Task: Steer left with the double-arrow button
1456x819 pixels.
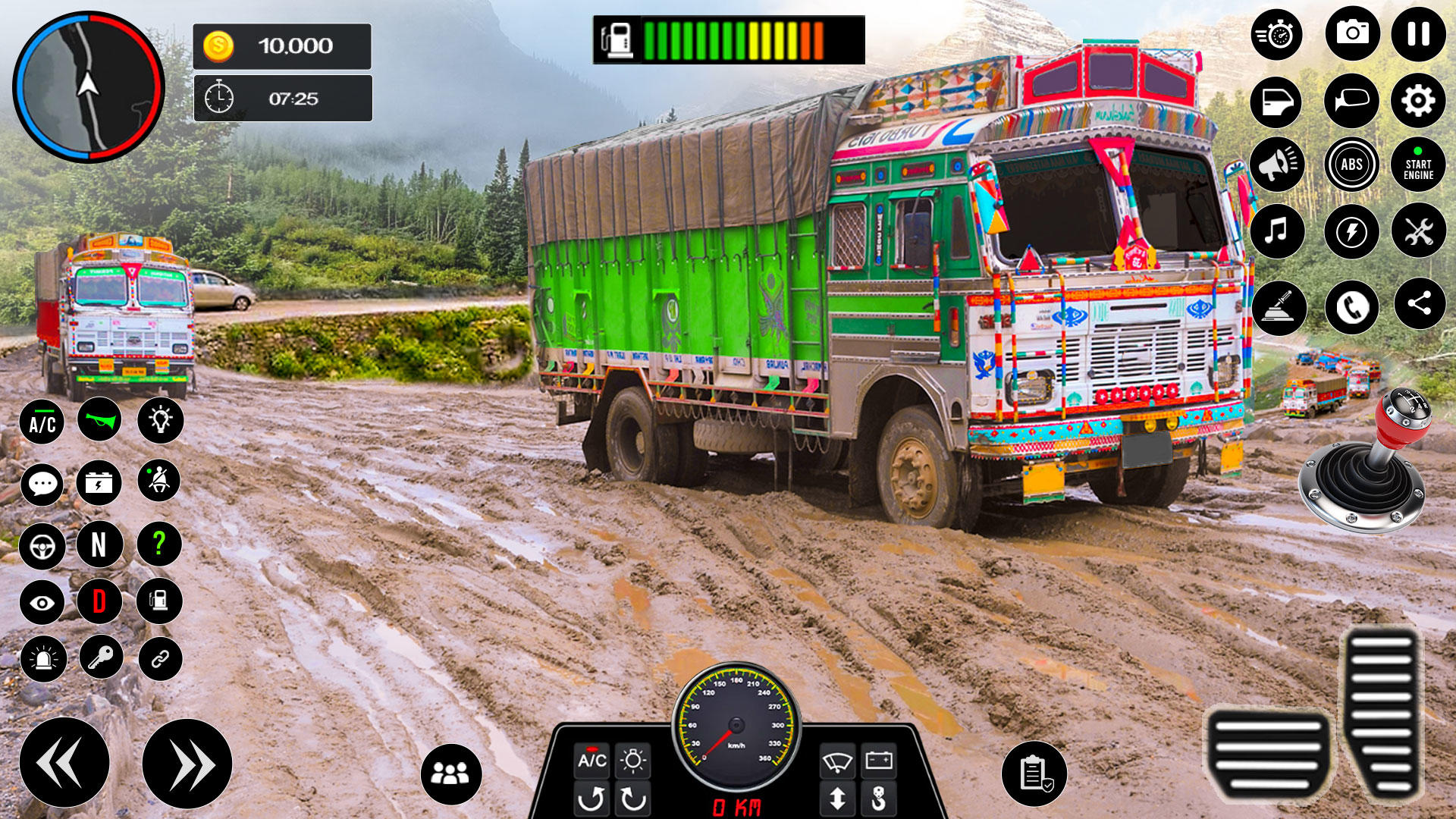Action: point(64,762)
